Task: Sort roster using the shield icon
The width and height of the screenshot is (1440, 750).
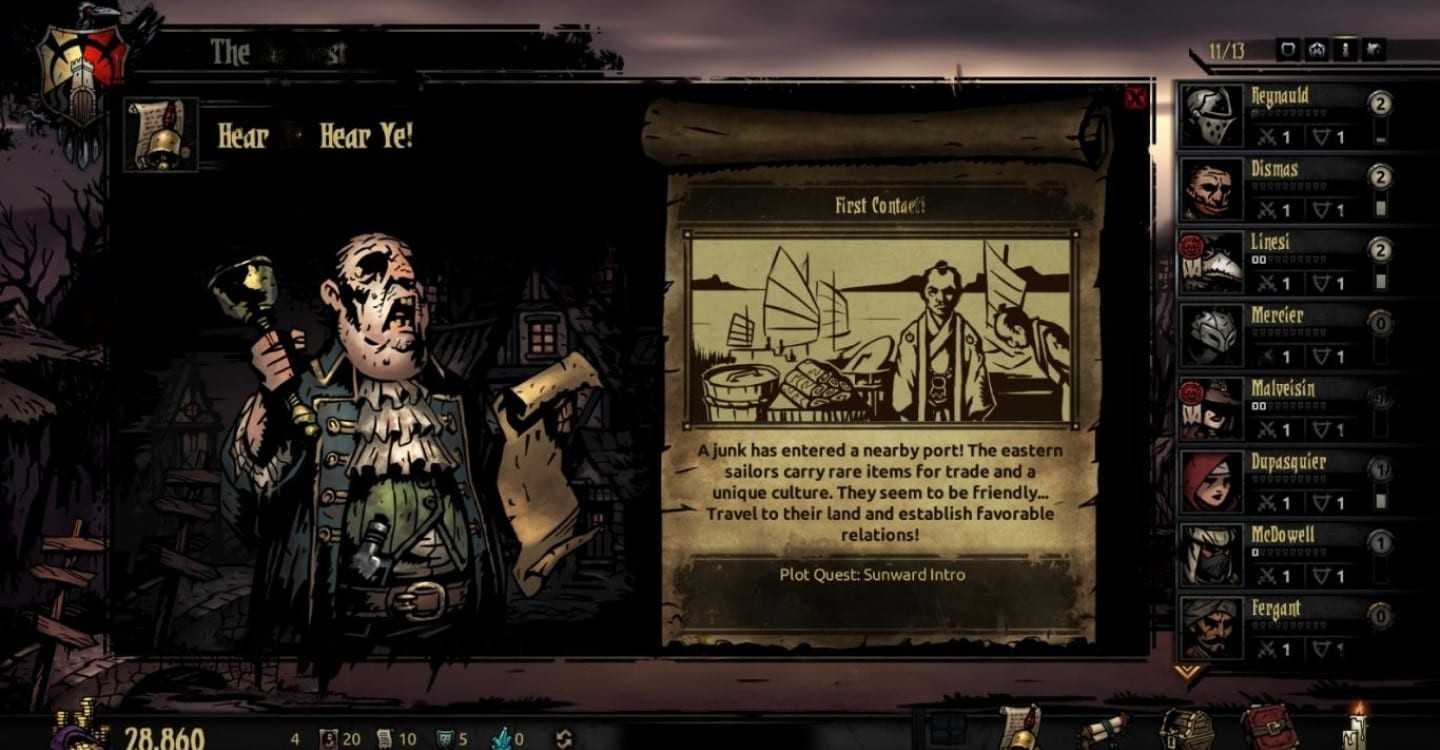Action: (x=1288, y=49)
